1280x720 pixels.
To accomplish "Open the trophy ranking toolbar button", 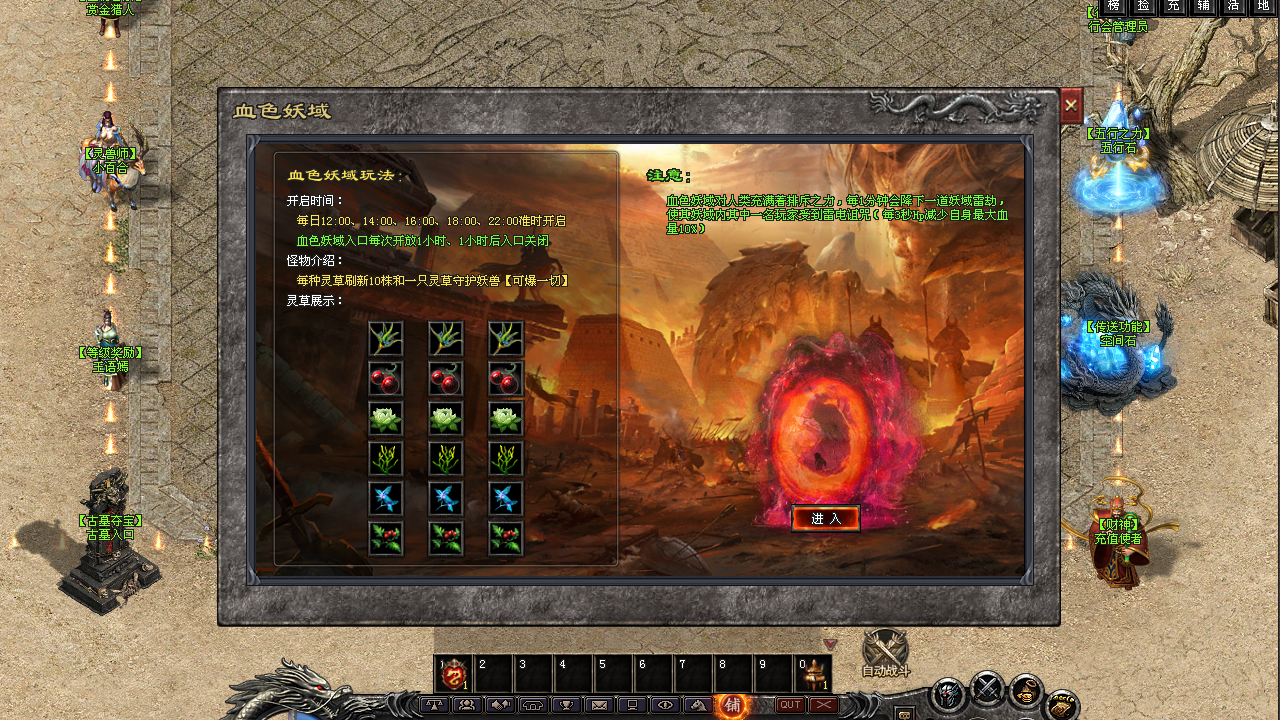I will tap(565, 705).
